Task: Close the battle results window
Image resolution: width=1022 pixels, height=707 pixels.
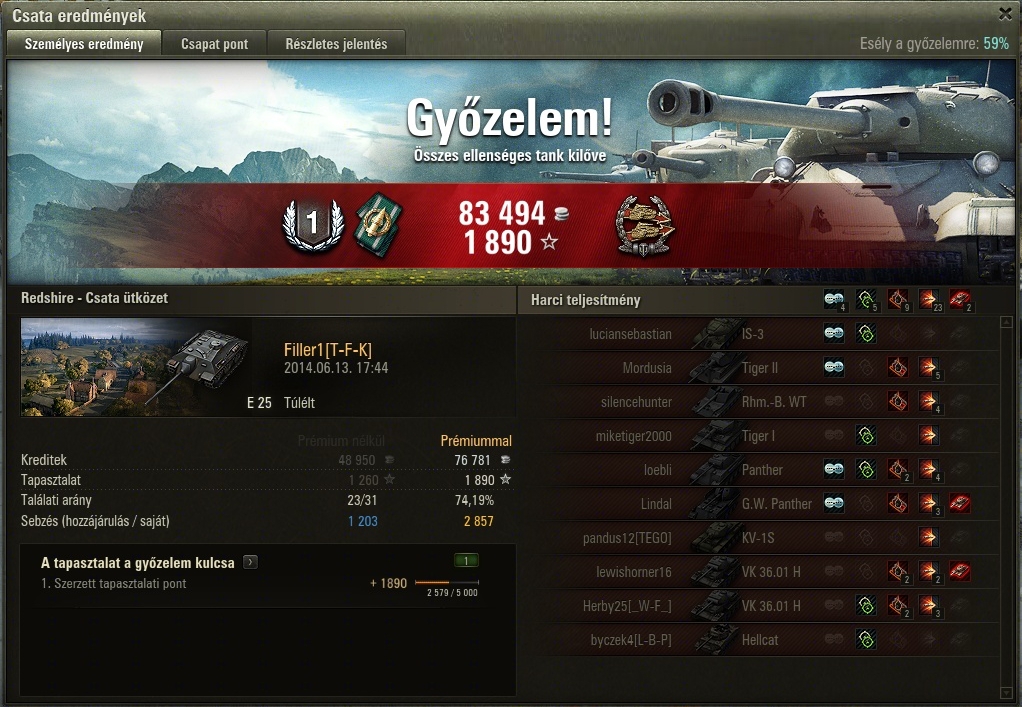Action: (x=1005, y=14)
